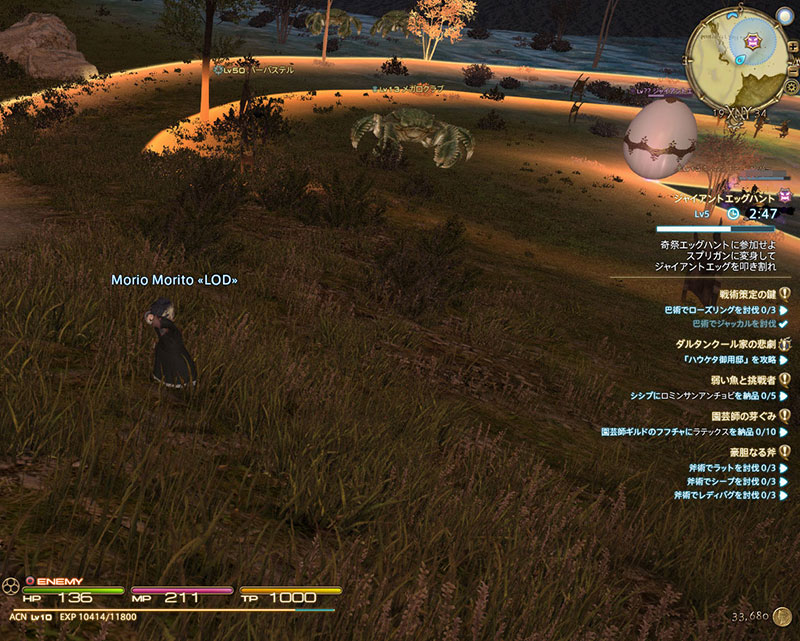
Task: Select the 弱い魚と挑戦者 quest title
Action: (739, 380)
